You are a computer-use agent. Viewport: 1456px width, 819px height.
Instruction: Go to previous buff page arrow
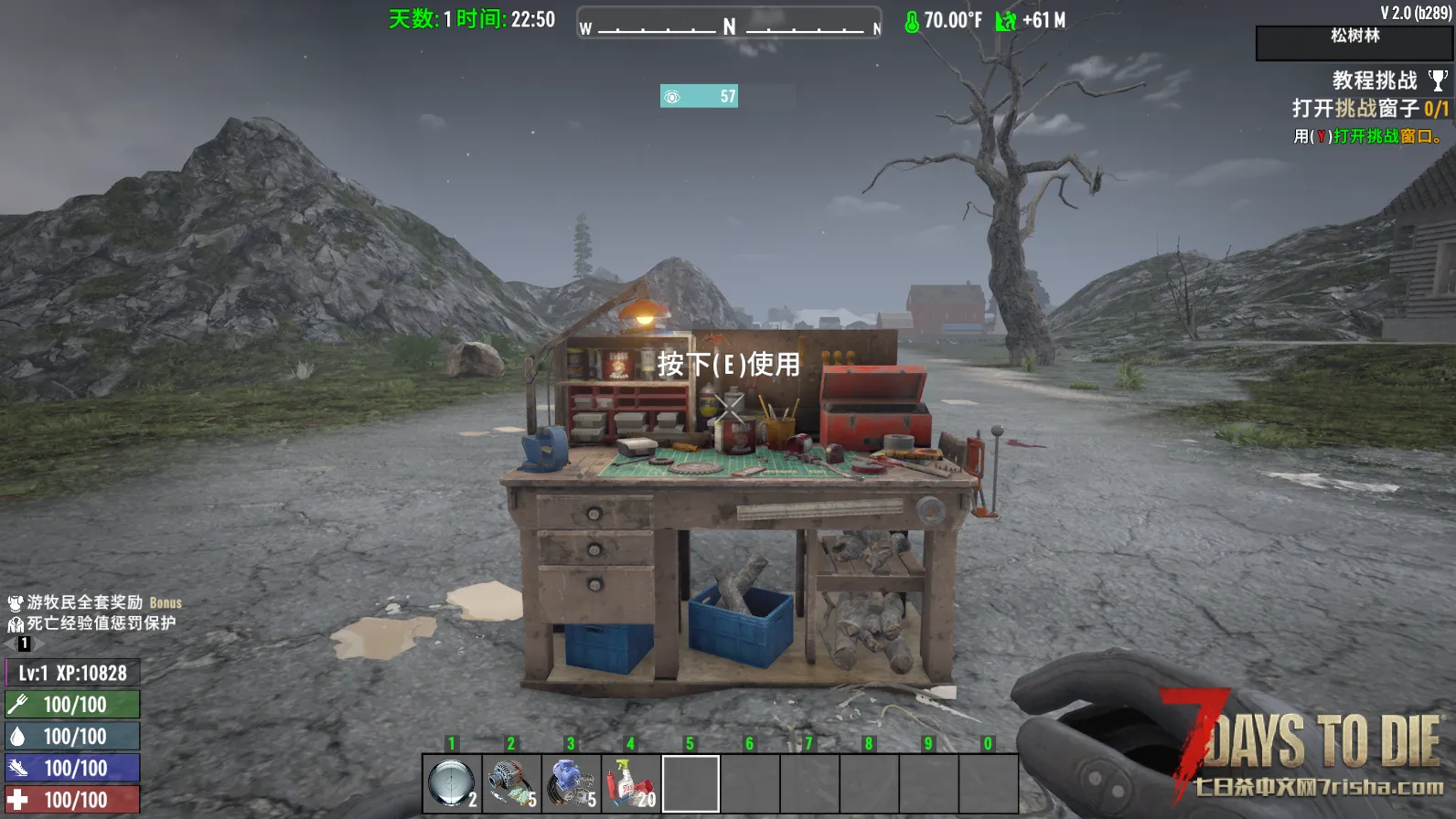point(10,643)
